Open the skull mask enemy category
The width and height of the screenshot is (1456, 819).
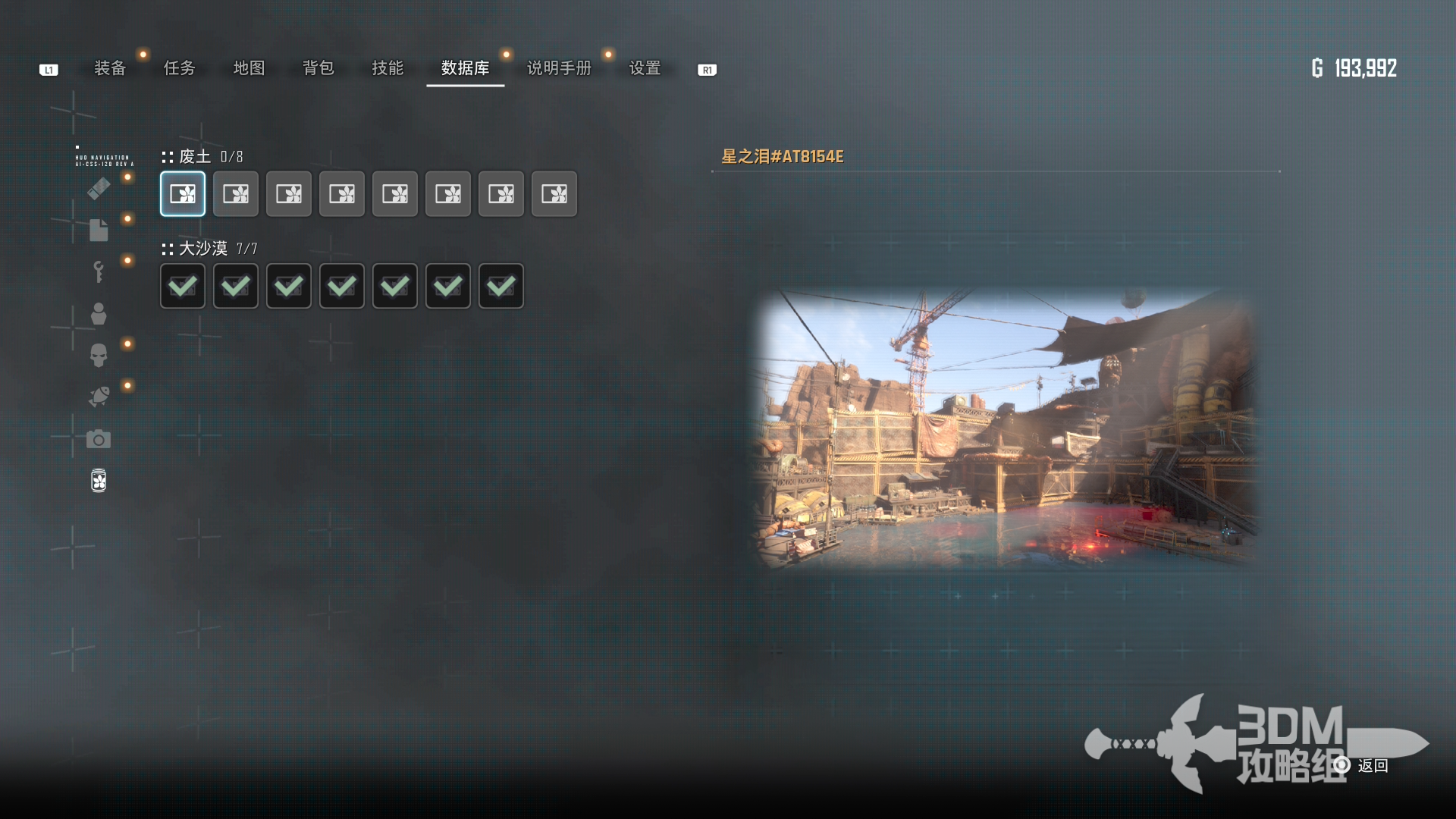click(99, 355)
